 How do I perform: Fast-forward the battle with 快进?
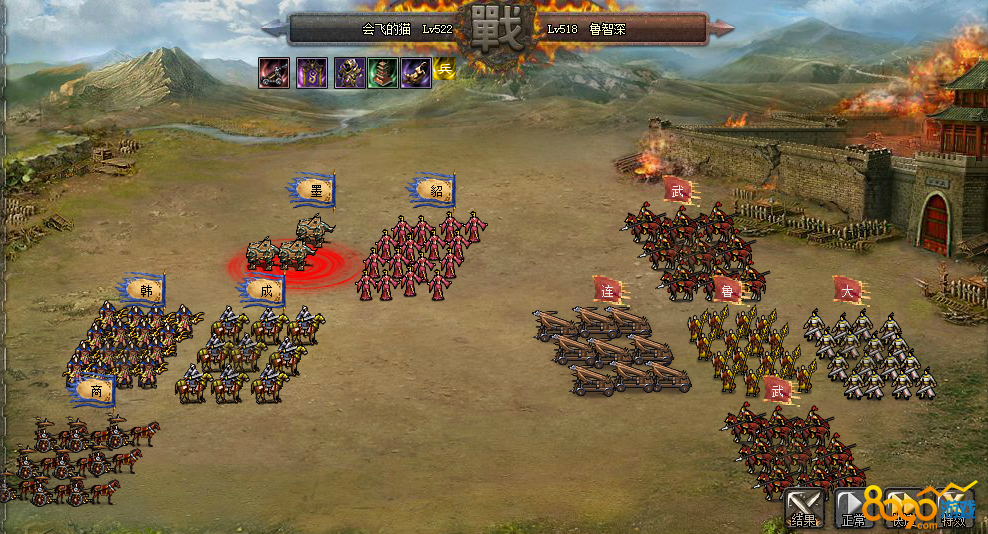coord(903,507)
